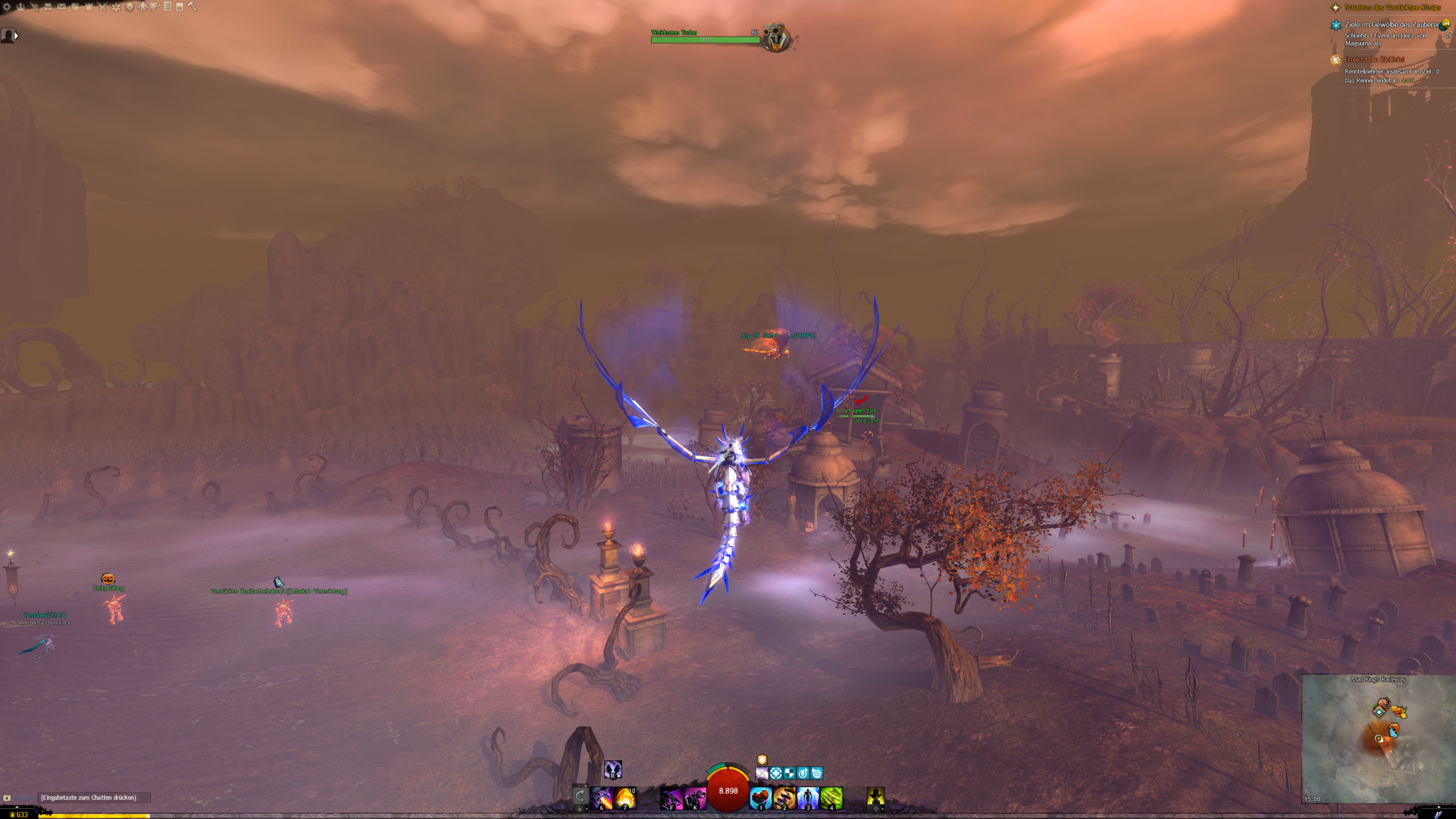Activate the red crystal heart skill
1456x819 pixels.
[x=760, y=798]
